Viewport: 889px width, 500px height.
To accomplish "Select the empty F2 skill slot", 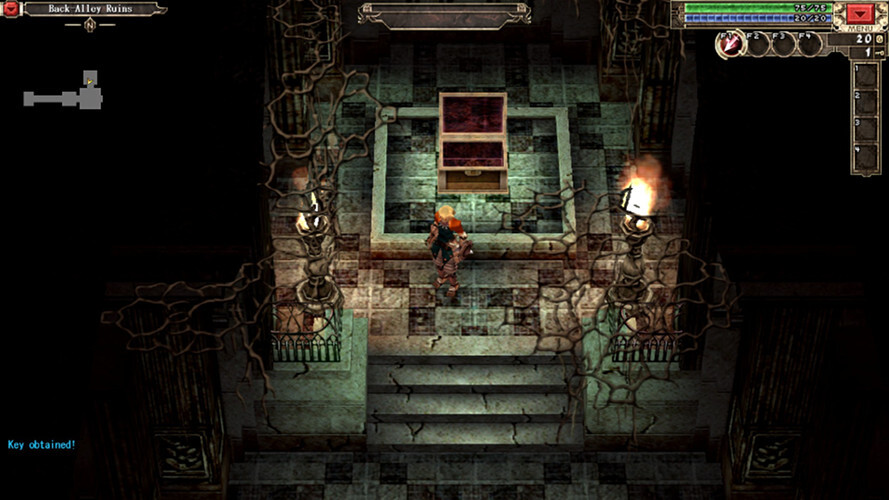I will point(757,44).
